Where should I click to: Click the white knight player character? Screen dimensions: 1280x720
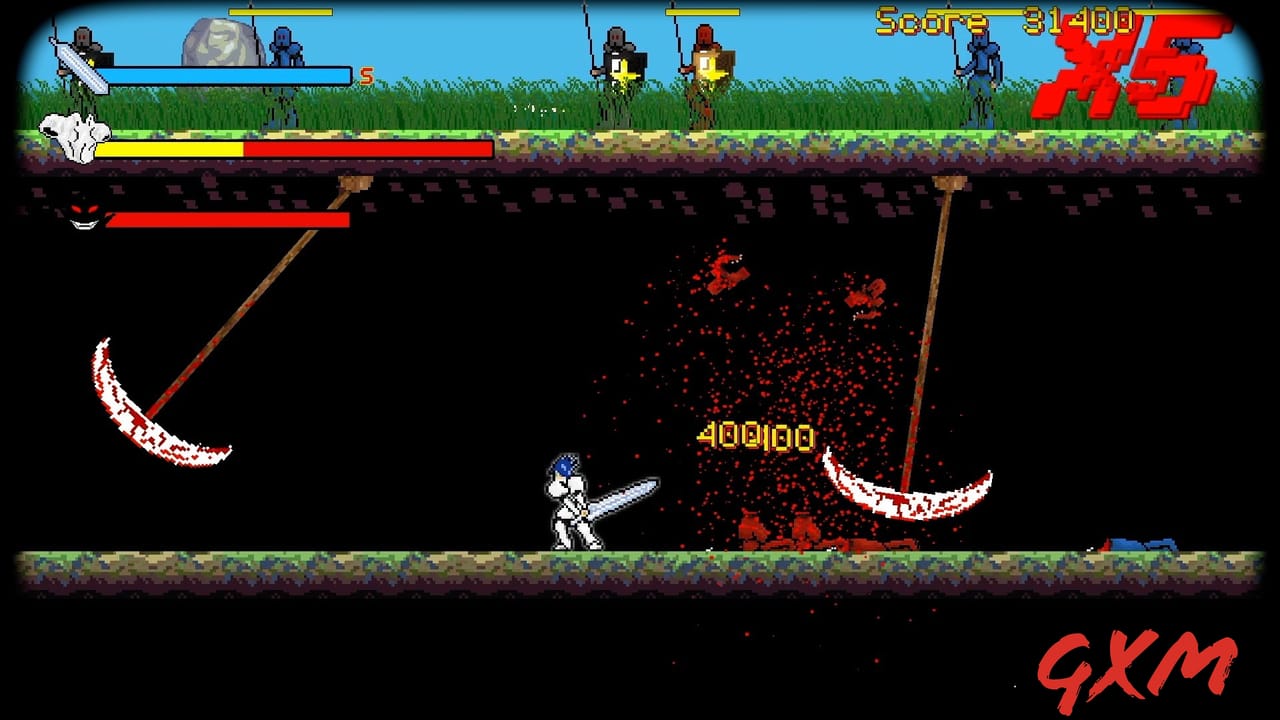click(x=570, y=500)
